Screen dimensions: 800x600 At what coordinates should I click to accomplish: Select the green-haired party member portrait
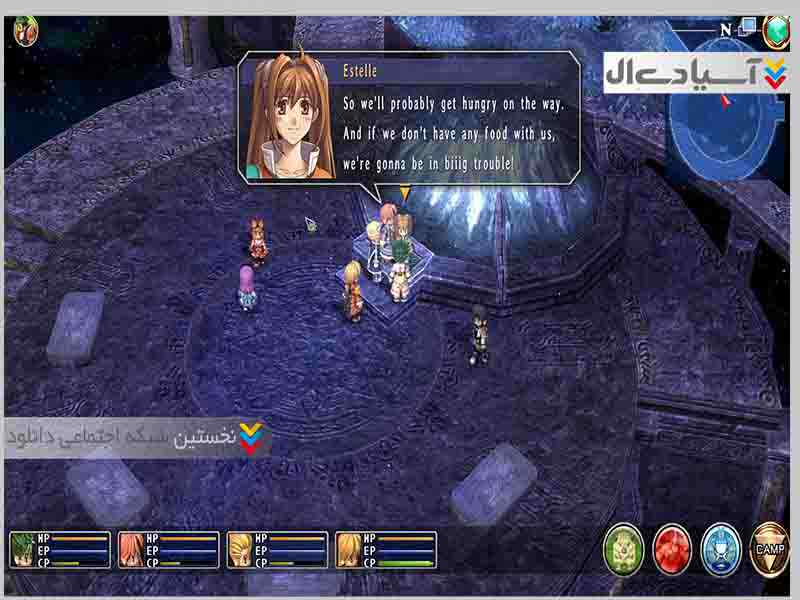point(22,549)
